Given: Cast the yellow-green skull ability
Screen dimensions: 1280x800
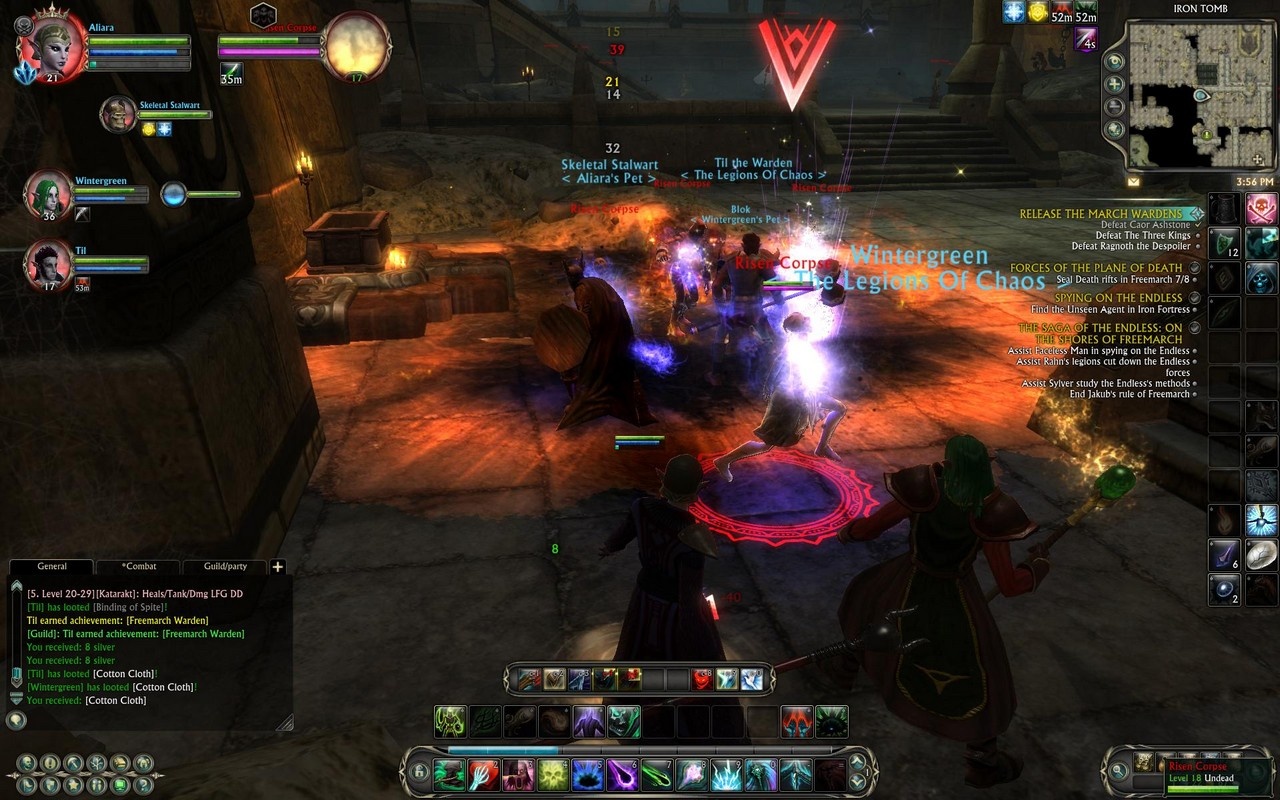Looking at the screenshot, I should pyautogui.click(x=553, y=774).
